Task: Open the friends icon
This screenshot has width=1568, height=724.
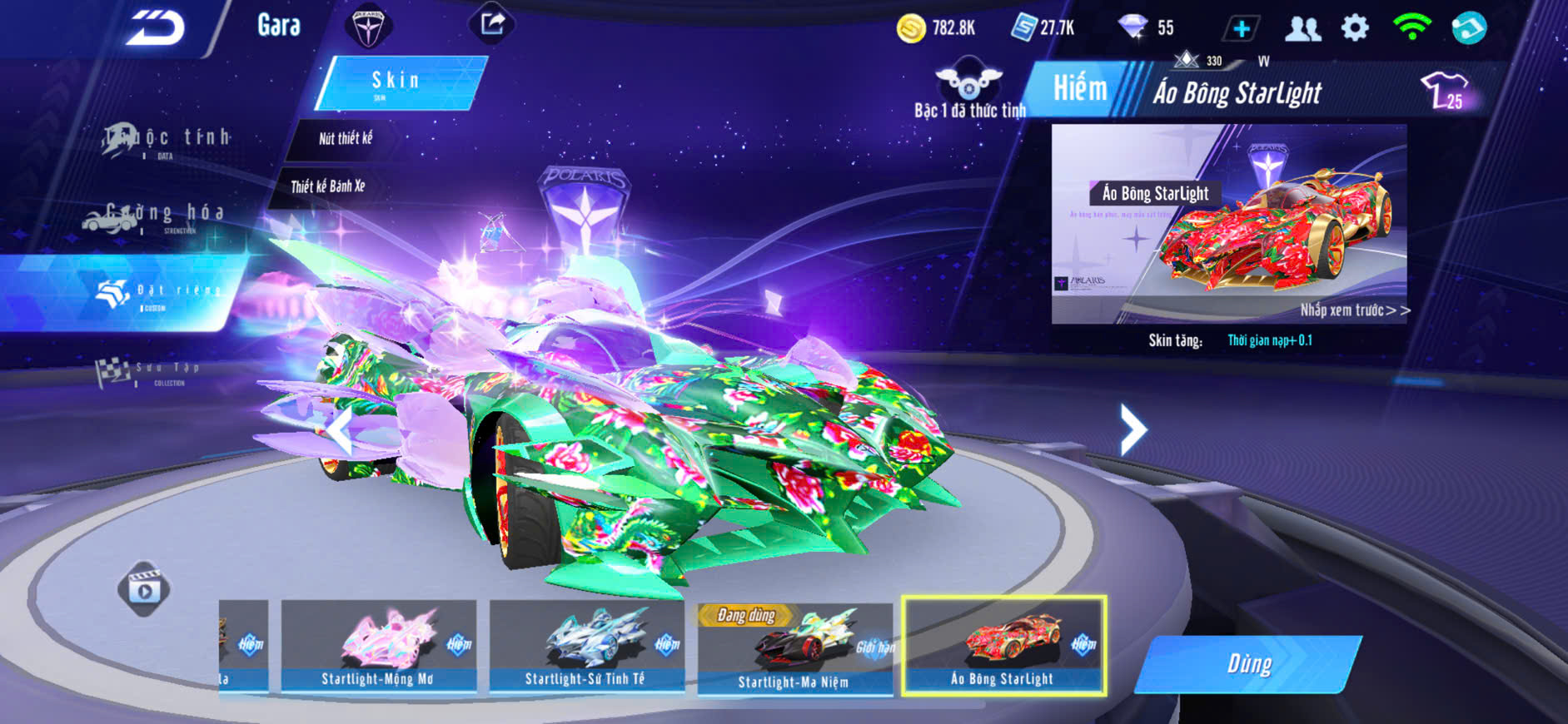Action: (x=1302, y=29)
